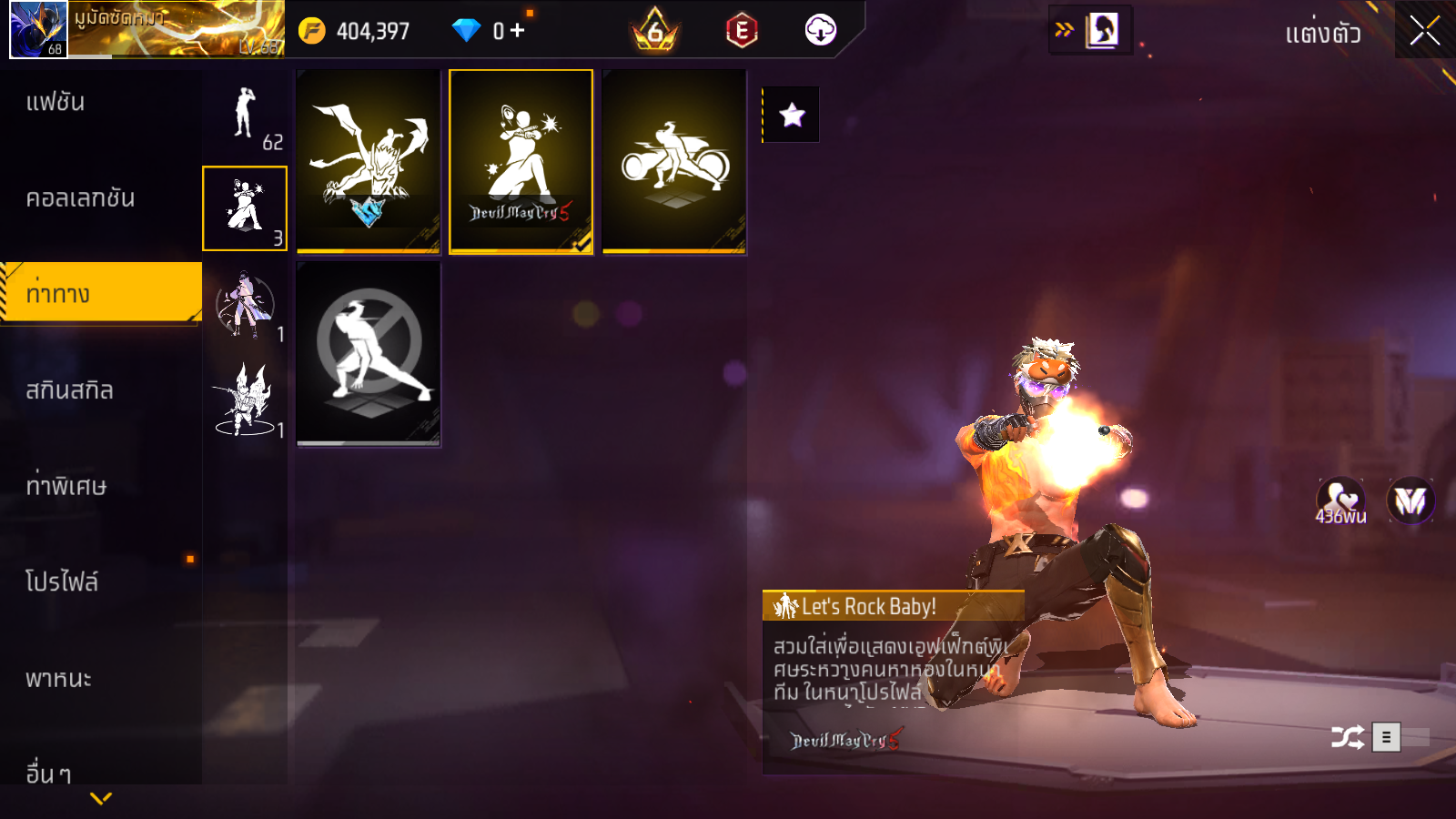The width and height of the screenshot is (1456, 819).
Task: Open the standing pose subcategory with 62
Action: tap(245, 116)
